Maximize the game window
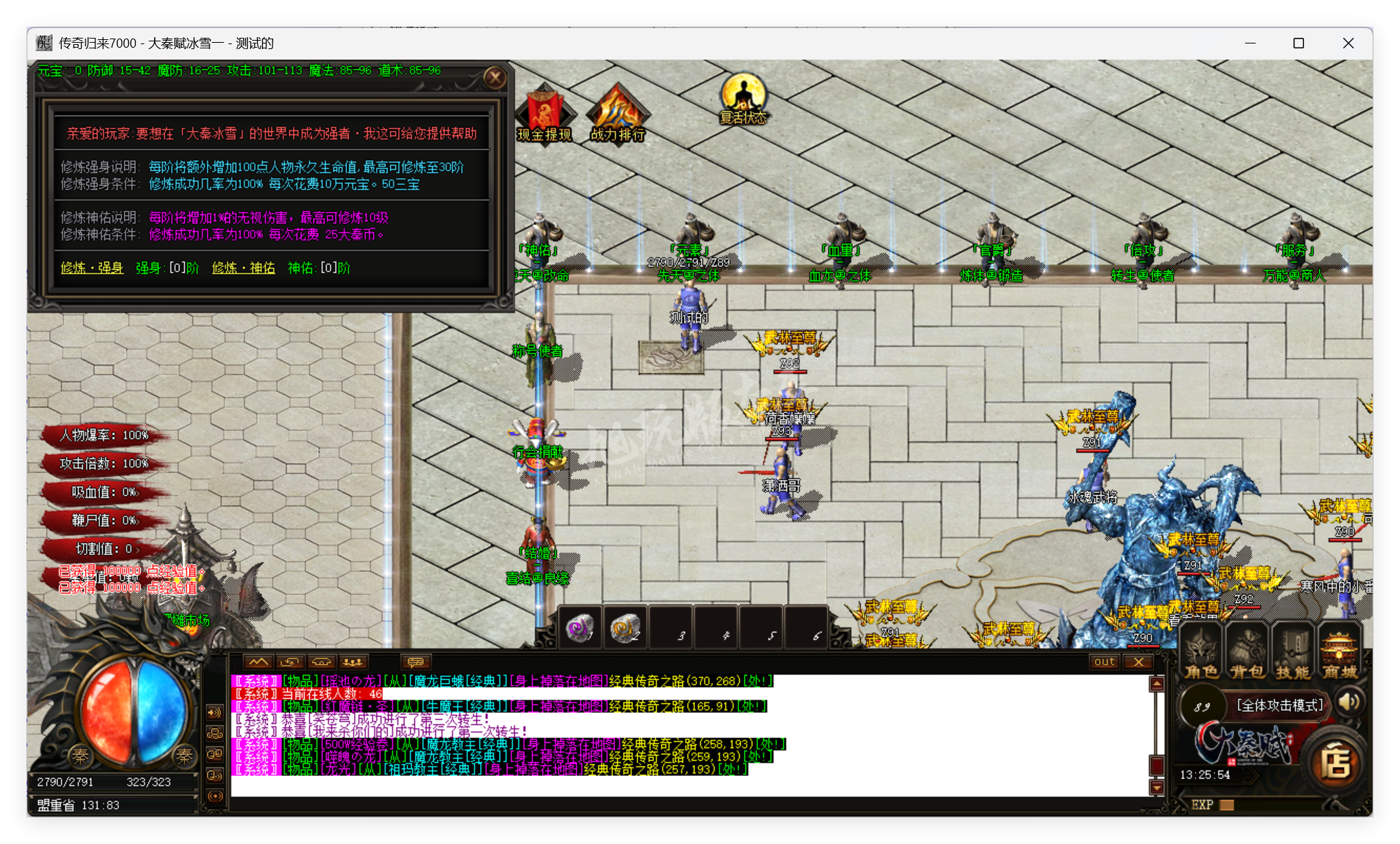Viewport: 1400px width, 844px height. click(x=1298, y=43)
